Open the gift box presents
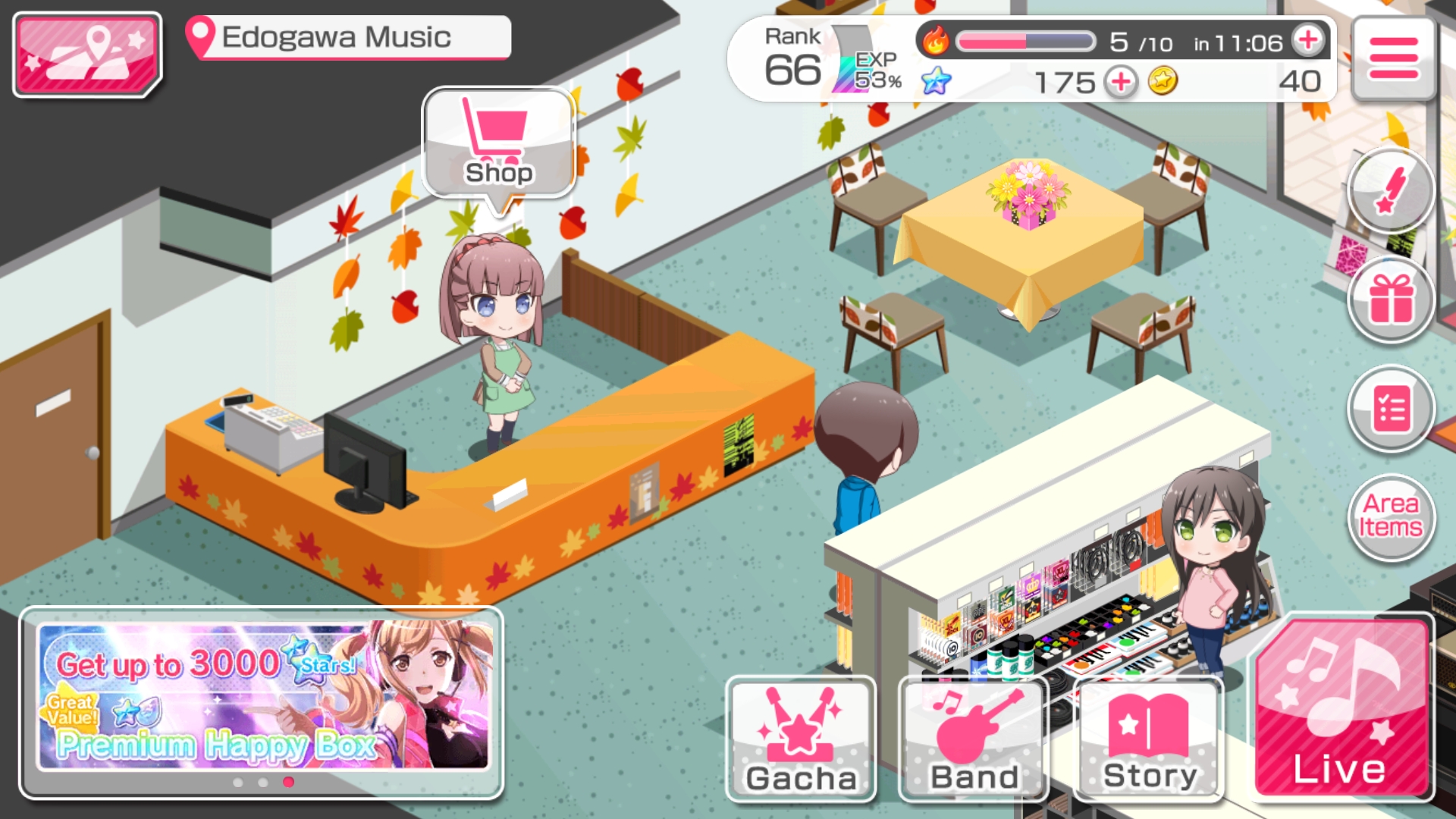This screenshot has height=819, width=1456. [x=1390, y=300]
